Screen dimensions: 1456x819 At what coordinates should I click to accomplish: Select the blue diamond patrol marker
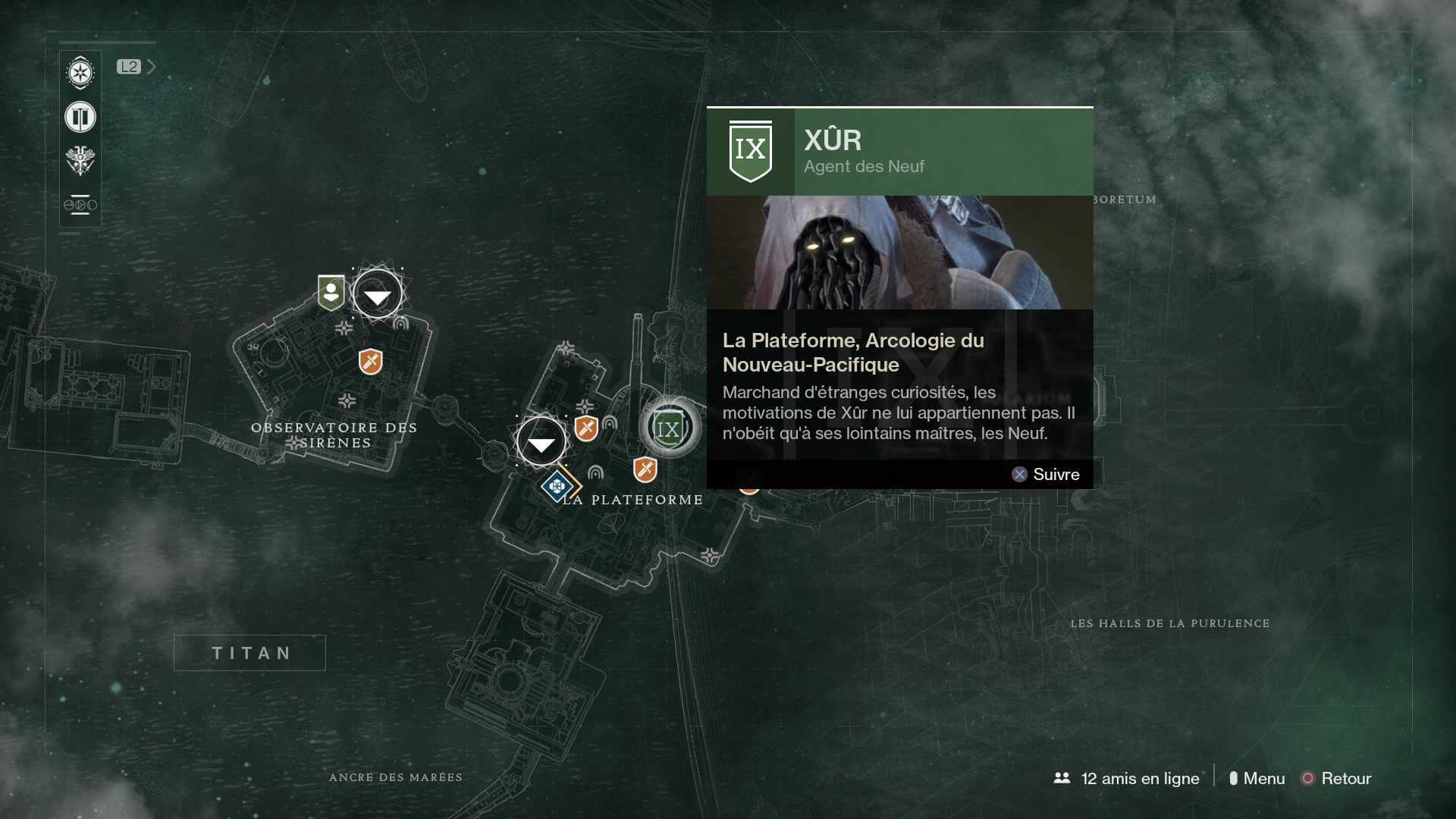pos(557,485)
